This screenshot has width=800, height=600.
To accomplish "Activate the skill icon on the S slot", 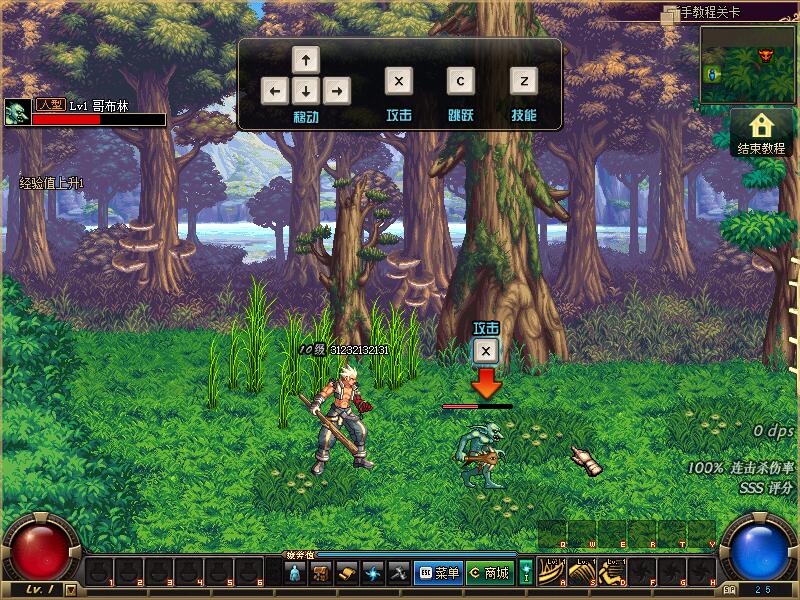I will [x=582, y=571].
